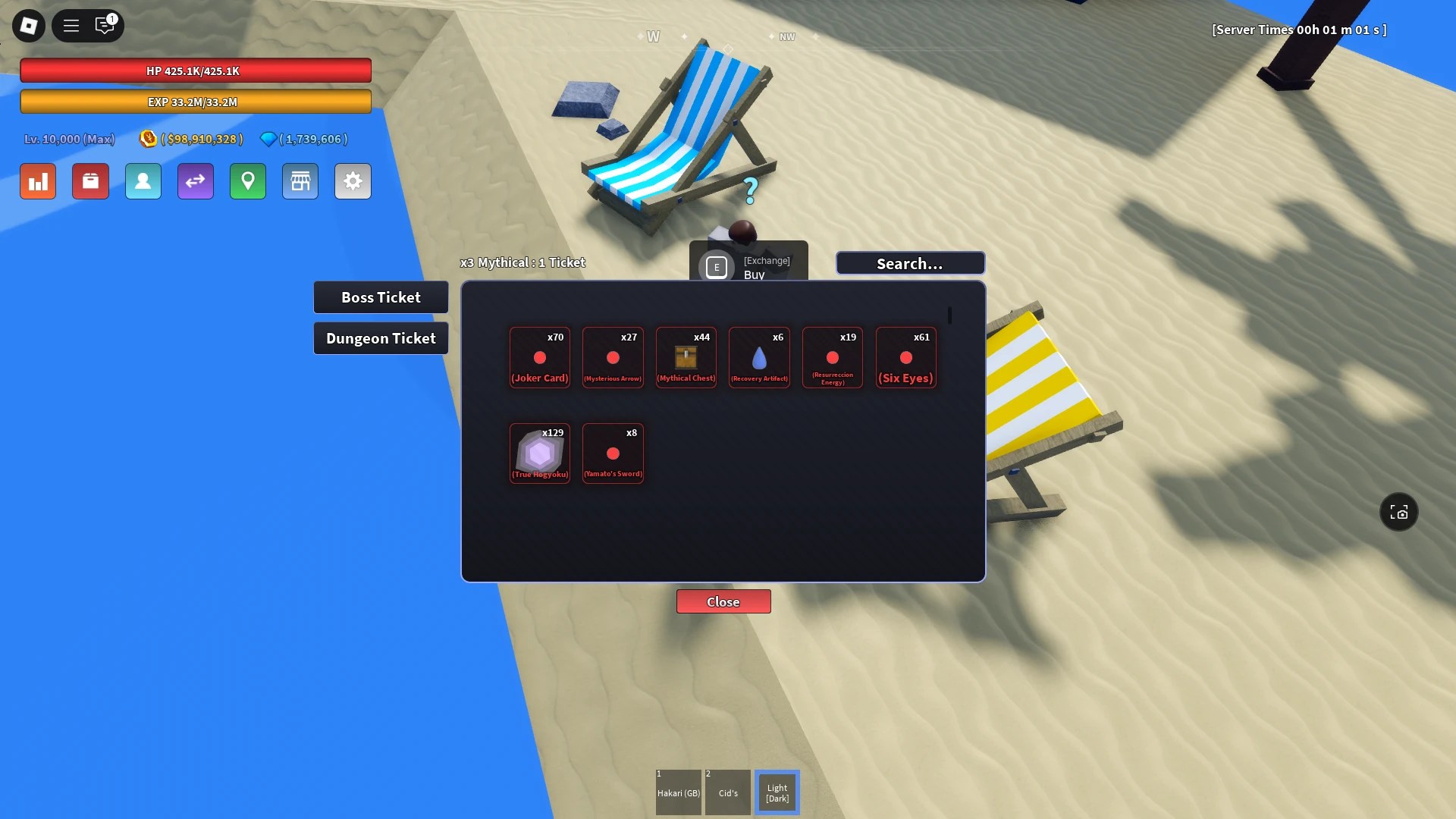Click the Close button under the exchange panel
The image size is (1456, 819).
pyautogui.click(x=723, y=601)
